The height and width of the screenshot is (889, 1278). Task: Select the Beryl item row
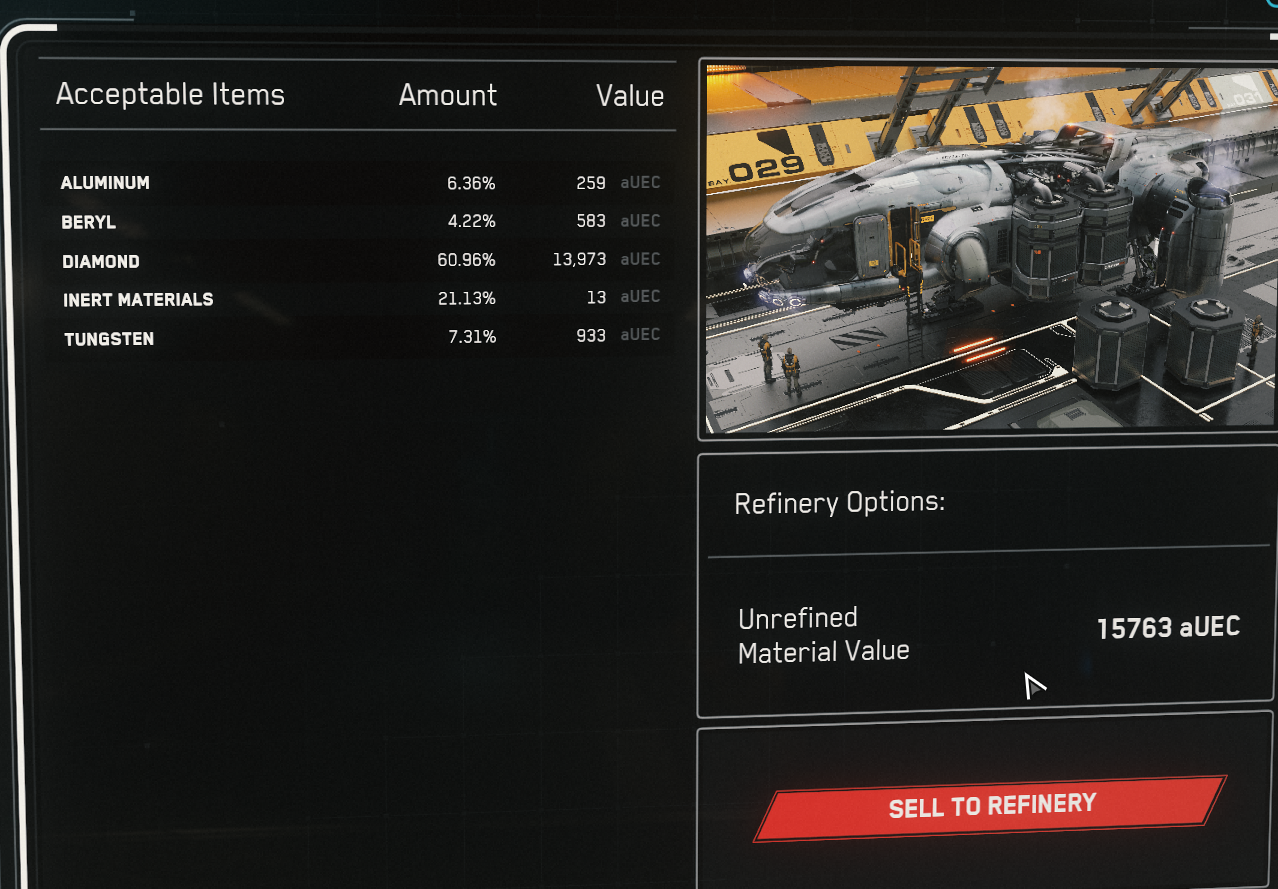tap(360, 222)
